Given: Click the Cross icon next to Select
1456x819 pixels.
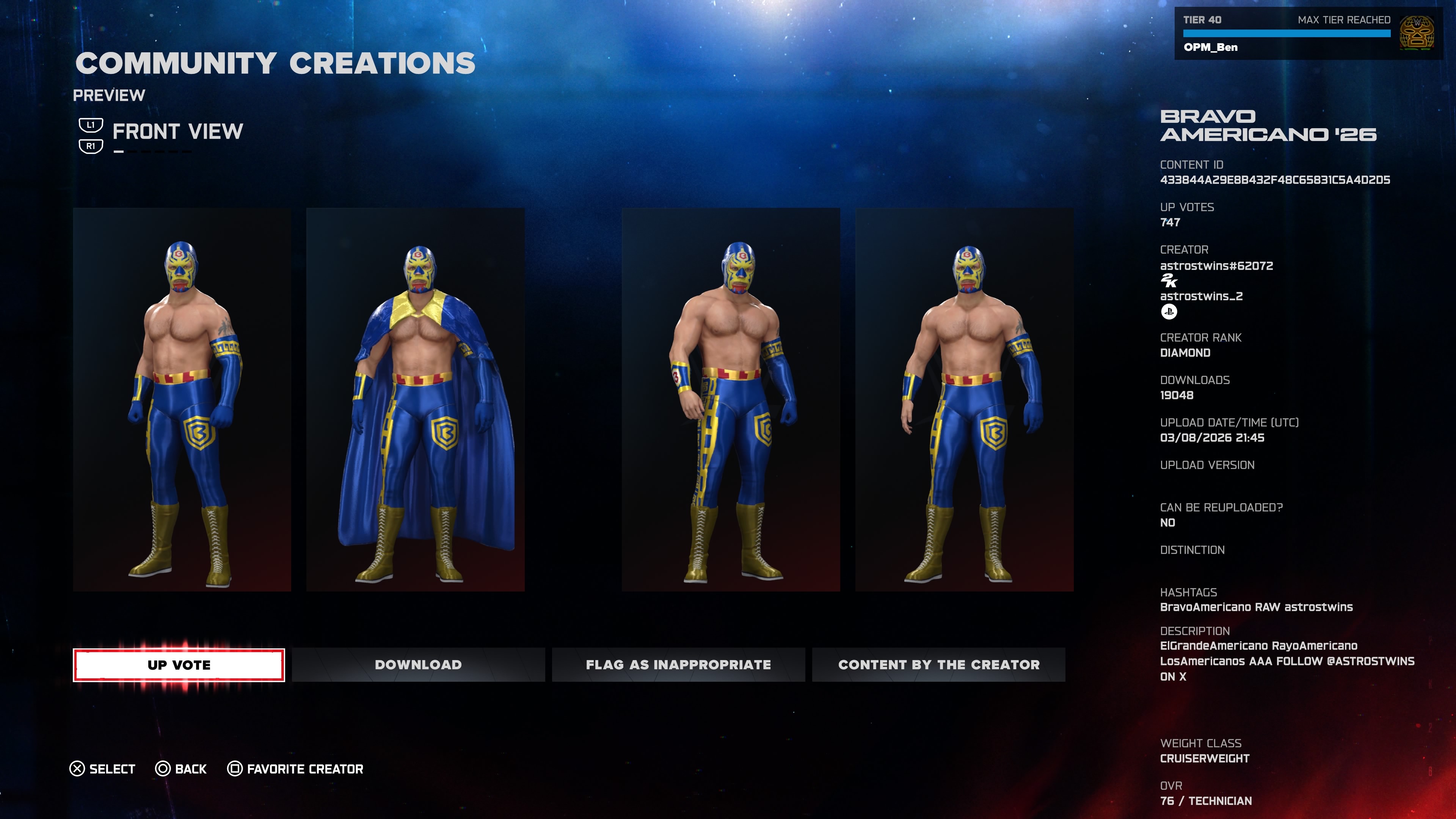Looking at the screenshot, I should point(77,769).
